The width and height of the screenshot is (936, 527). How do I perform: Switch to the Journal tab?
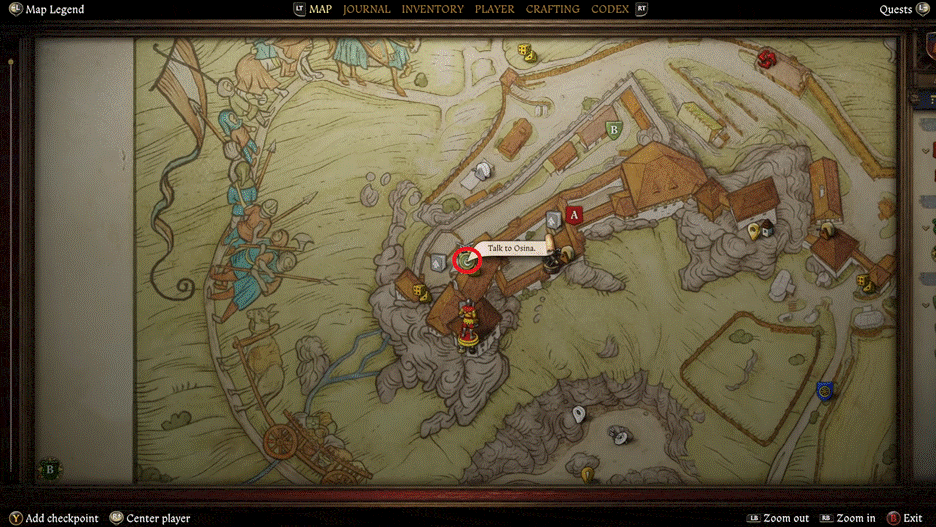click(x=367, y=9)
